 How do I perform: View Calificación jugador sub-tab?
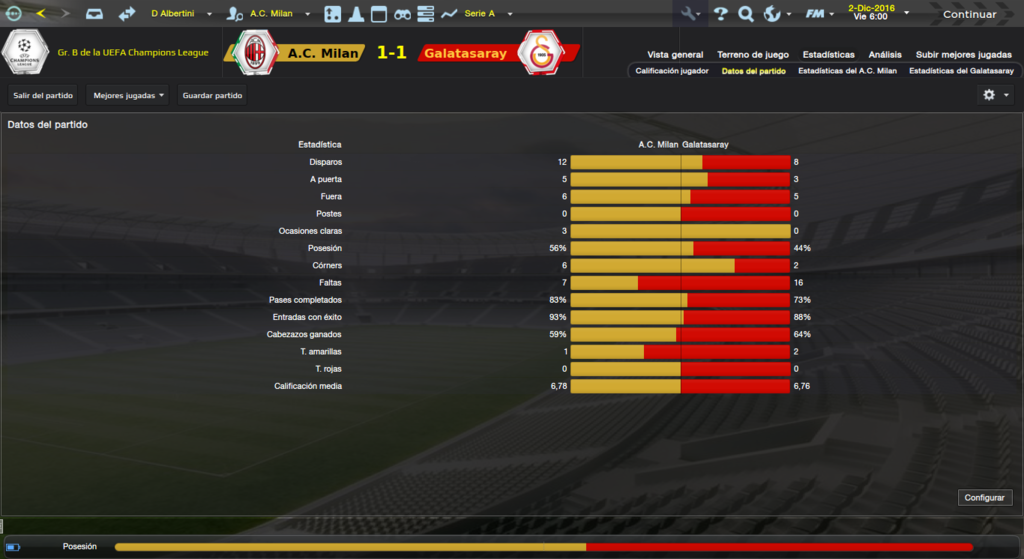[672, 71]
